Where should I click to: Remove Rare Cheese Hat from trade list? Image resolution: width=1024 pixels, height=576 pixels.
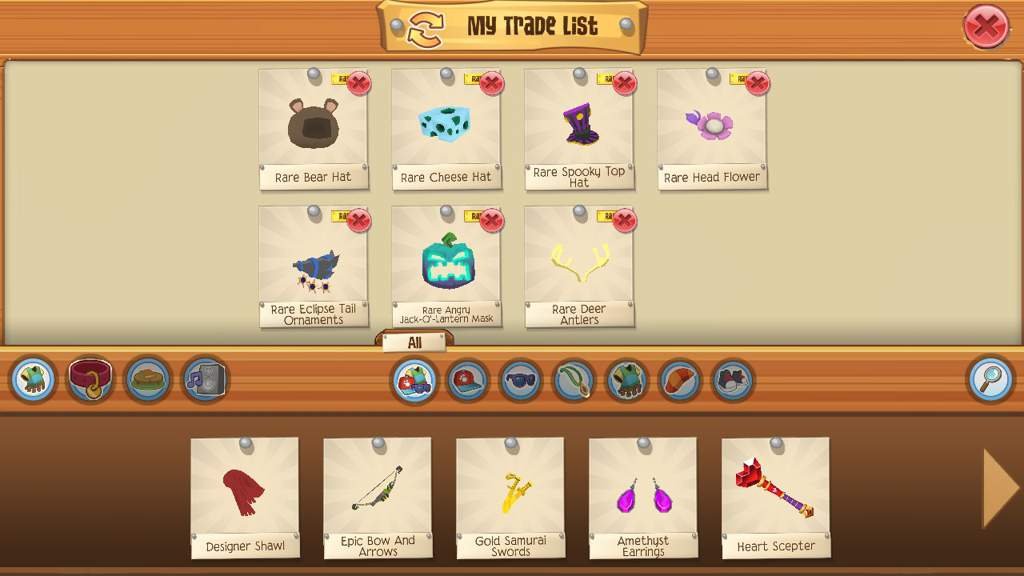(491, 83)
